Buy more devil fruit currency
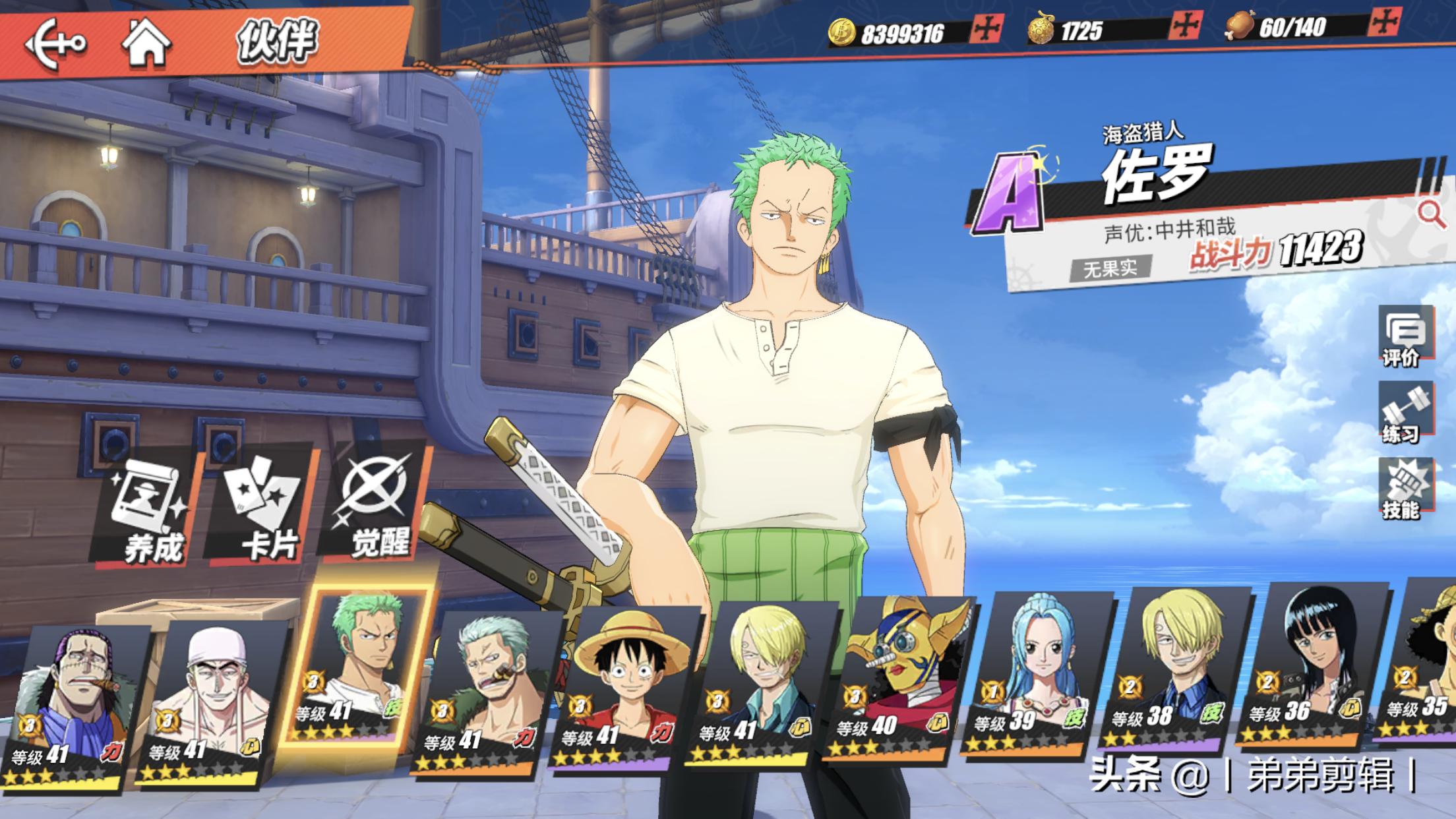This screenshot has width=1456, height=819. click(x=1186, y=26)
